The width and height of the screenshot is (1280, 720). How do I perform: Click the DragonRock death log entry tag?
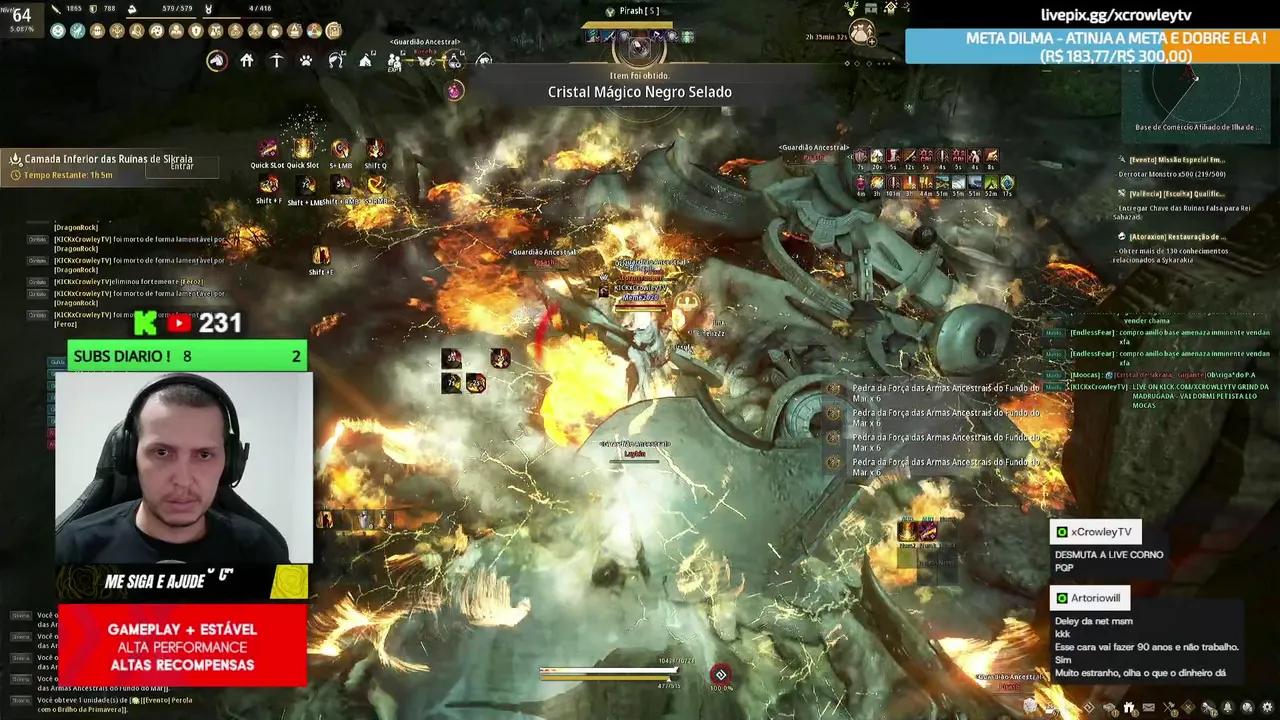[37, 241]
